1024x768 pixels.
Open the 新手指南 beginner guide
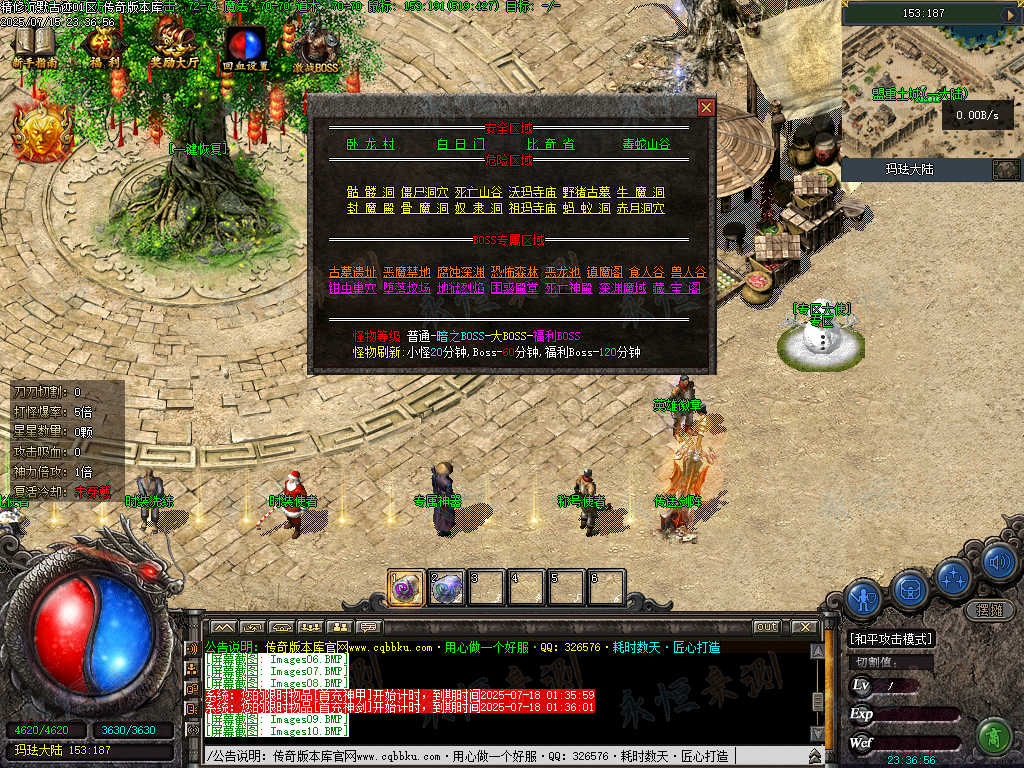35,47
